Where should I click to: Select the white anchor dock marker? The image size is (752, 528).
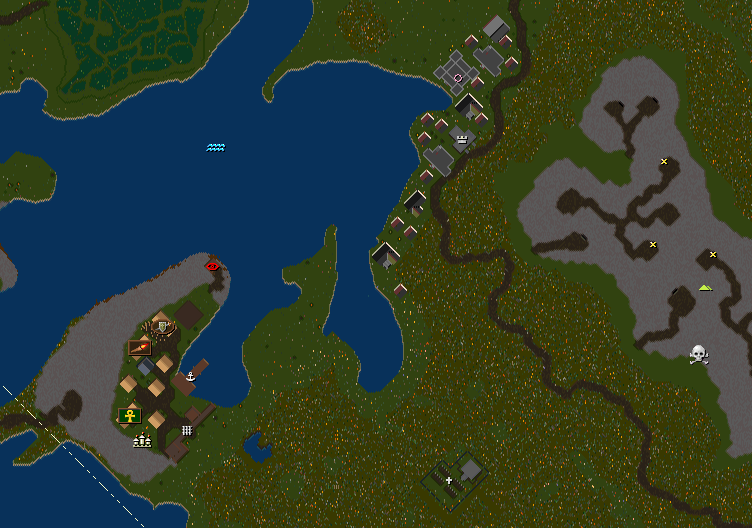(x=190, y=376)
